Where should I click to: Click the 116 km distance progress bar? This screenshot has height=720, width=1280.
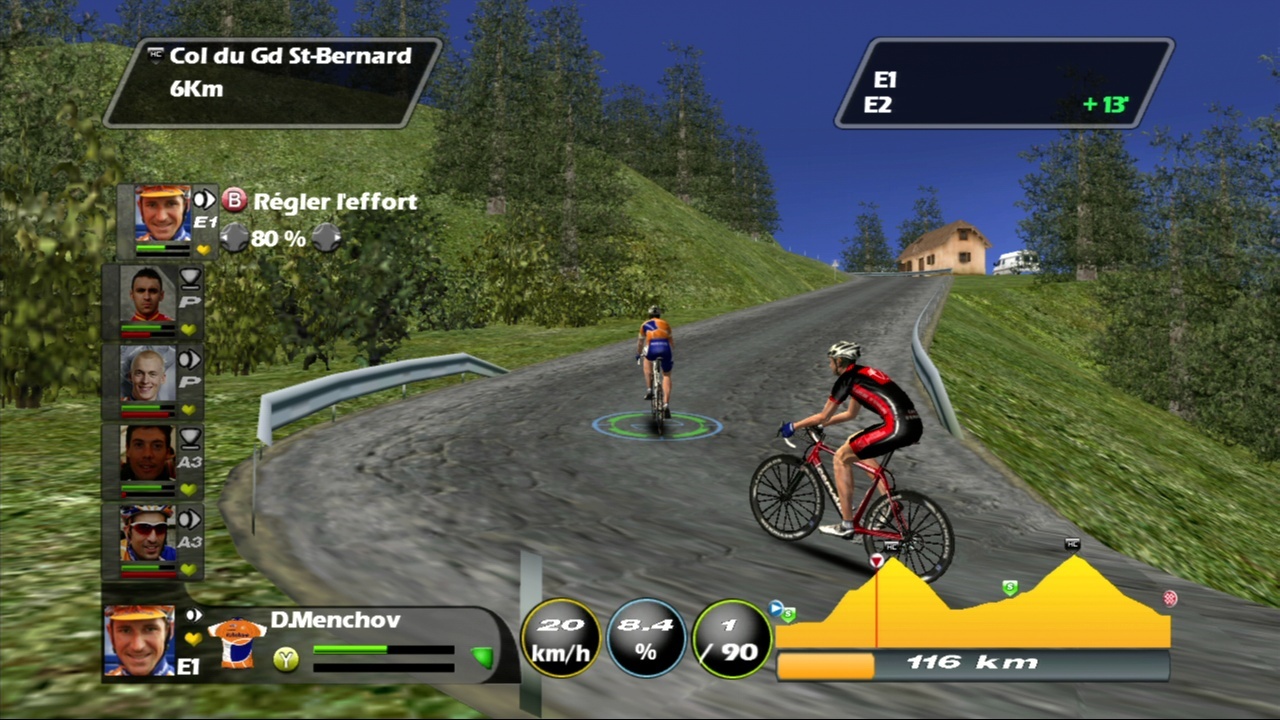(972, 664)
